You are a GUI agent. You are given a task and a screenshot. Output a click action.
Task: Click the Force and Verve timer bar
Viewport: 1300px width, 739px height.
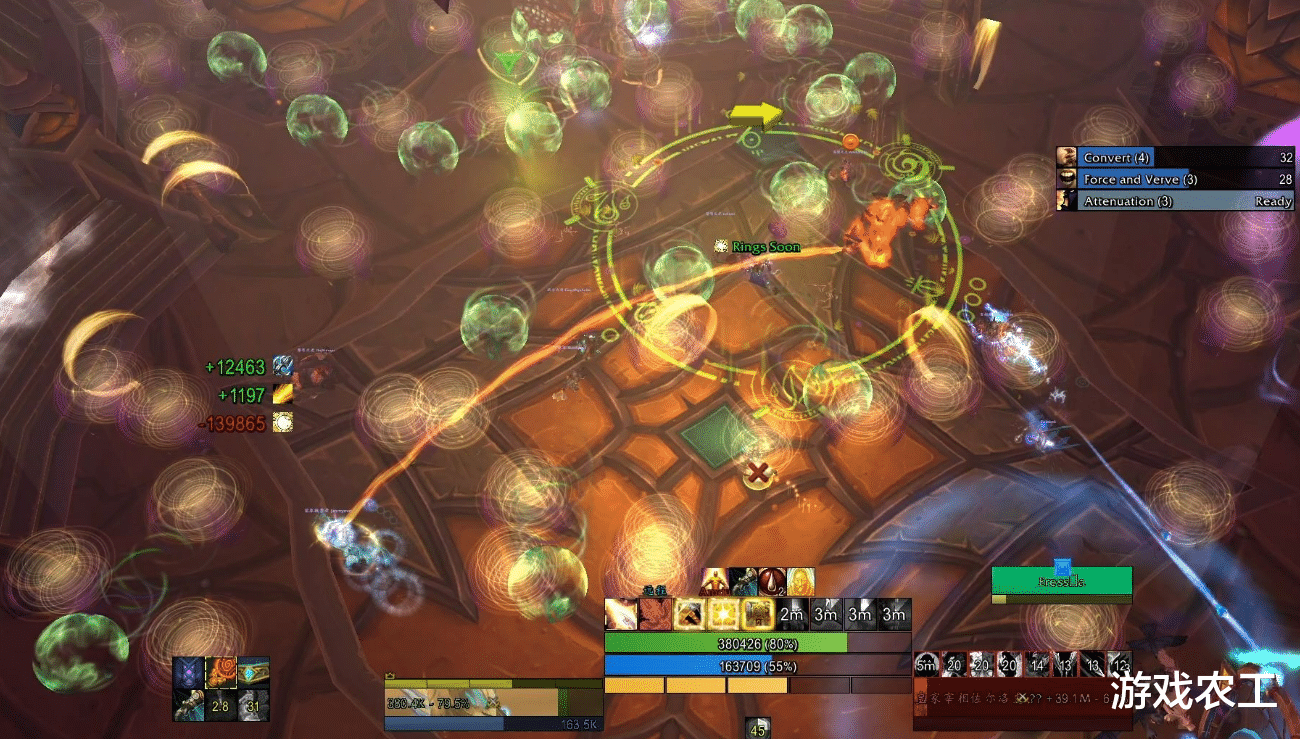click(1176, 179)
